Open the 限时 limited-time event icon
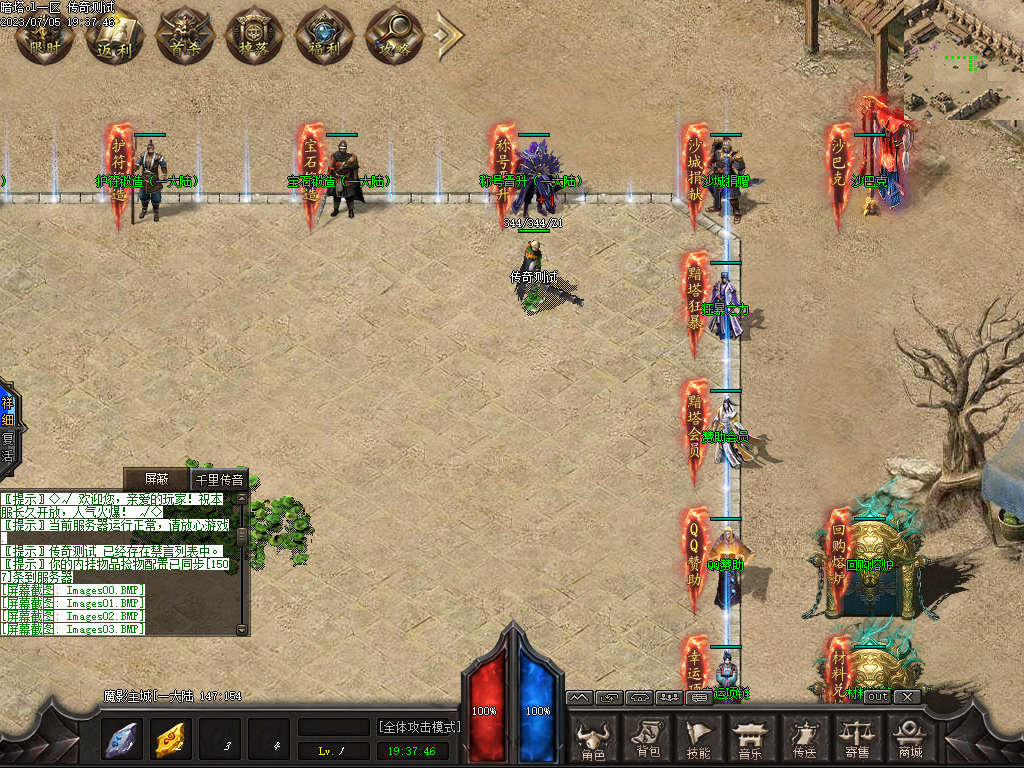The height and width of the screenshot is (768, 1024). point(43,34)
